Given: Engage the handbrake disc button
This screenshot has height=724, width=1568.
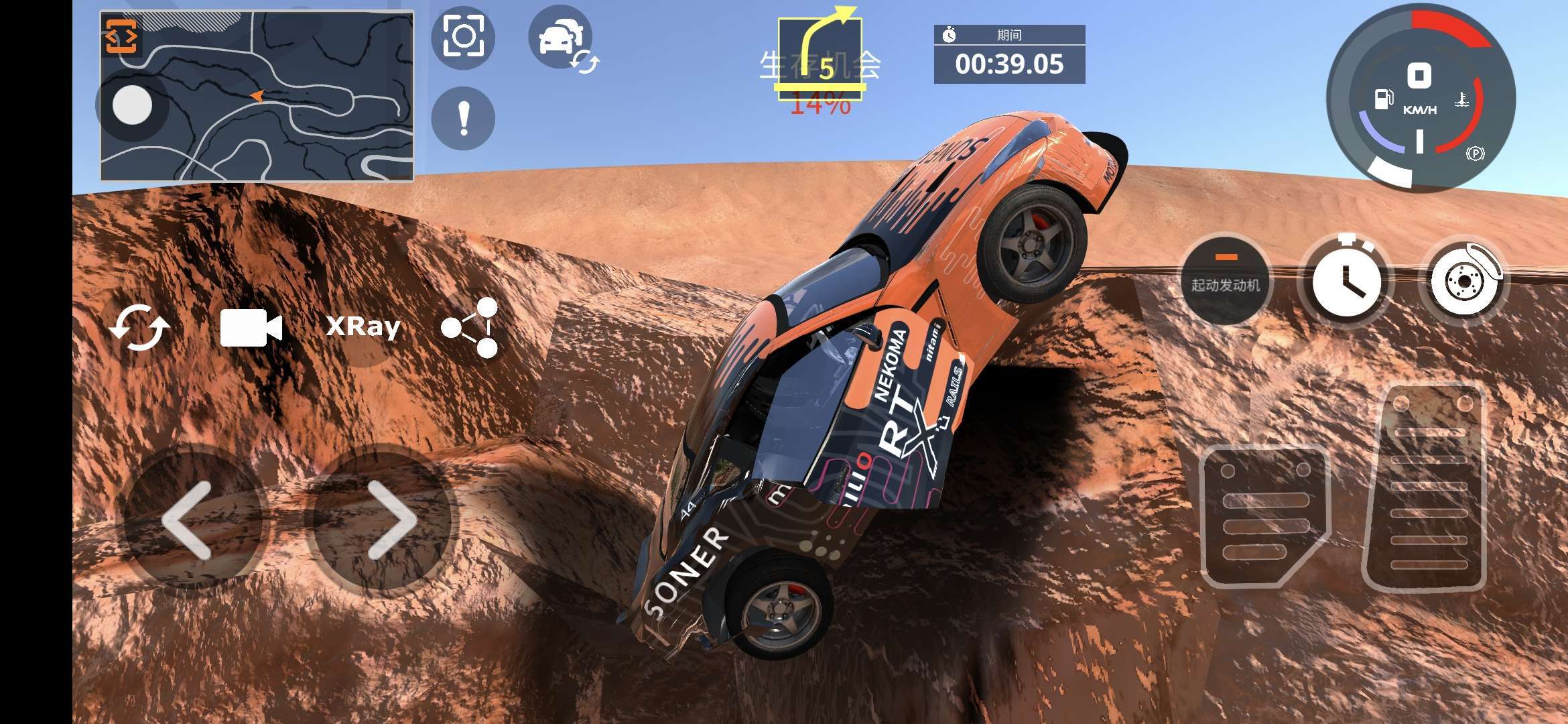Looking at the screenshot, I should [x=1465, y=280].
